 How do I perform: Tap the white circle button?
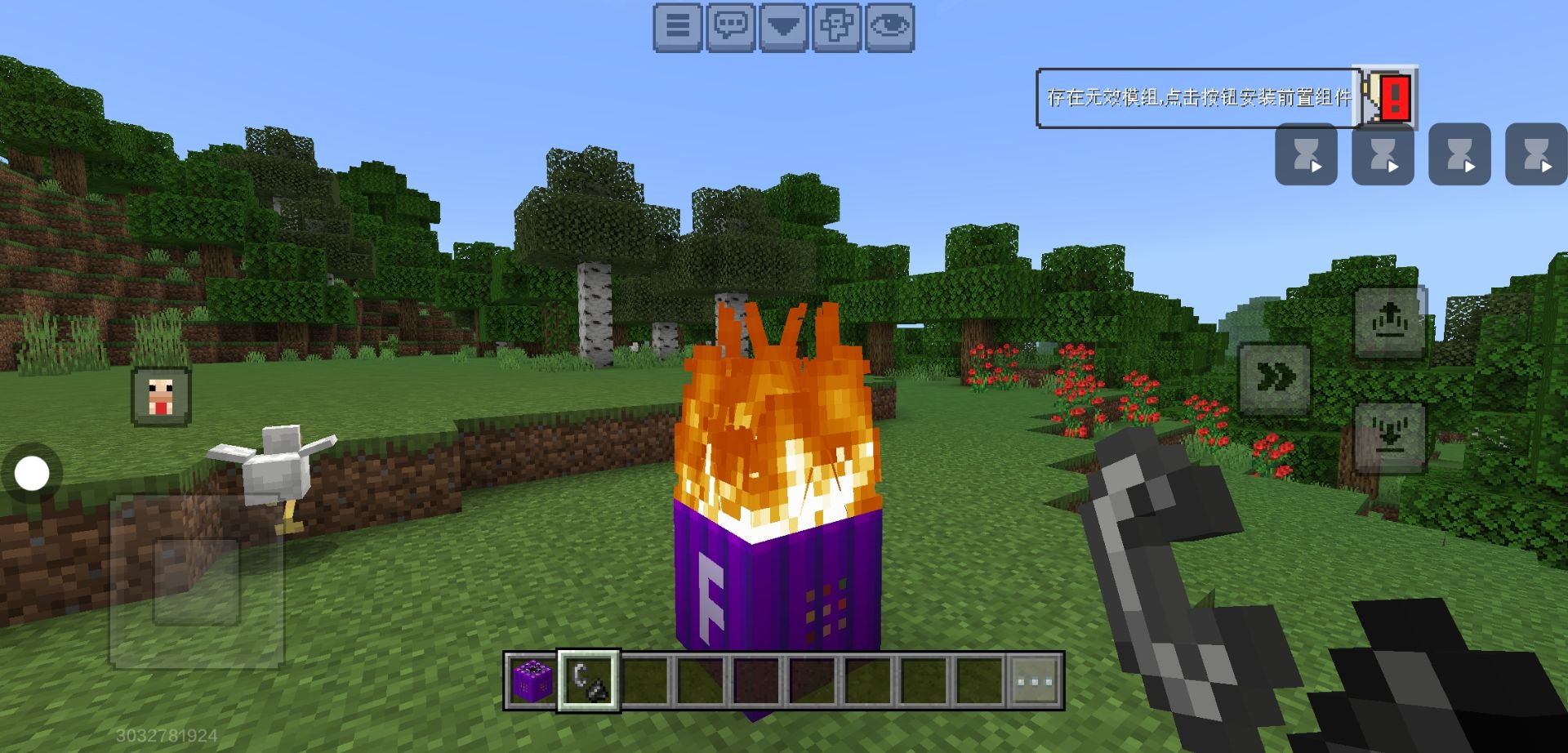click(32, 474)
